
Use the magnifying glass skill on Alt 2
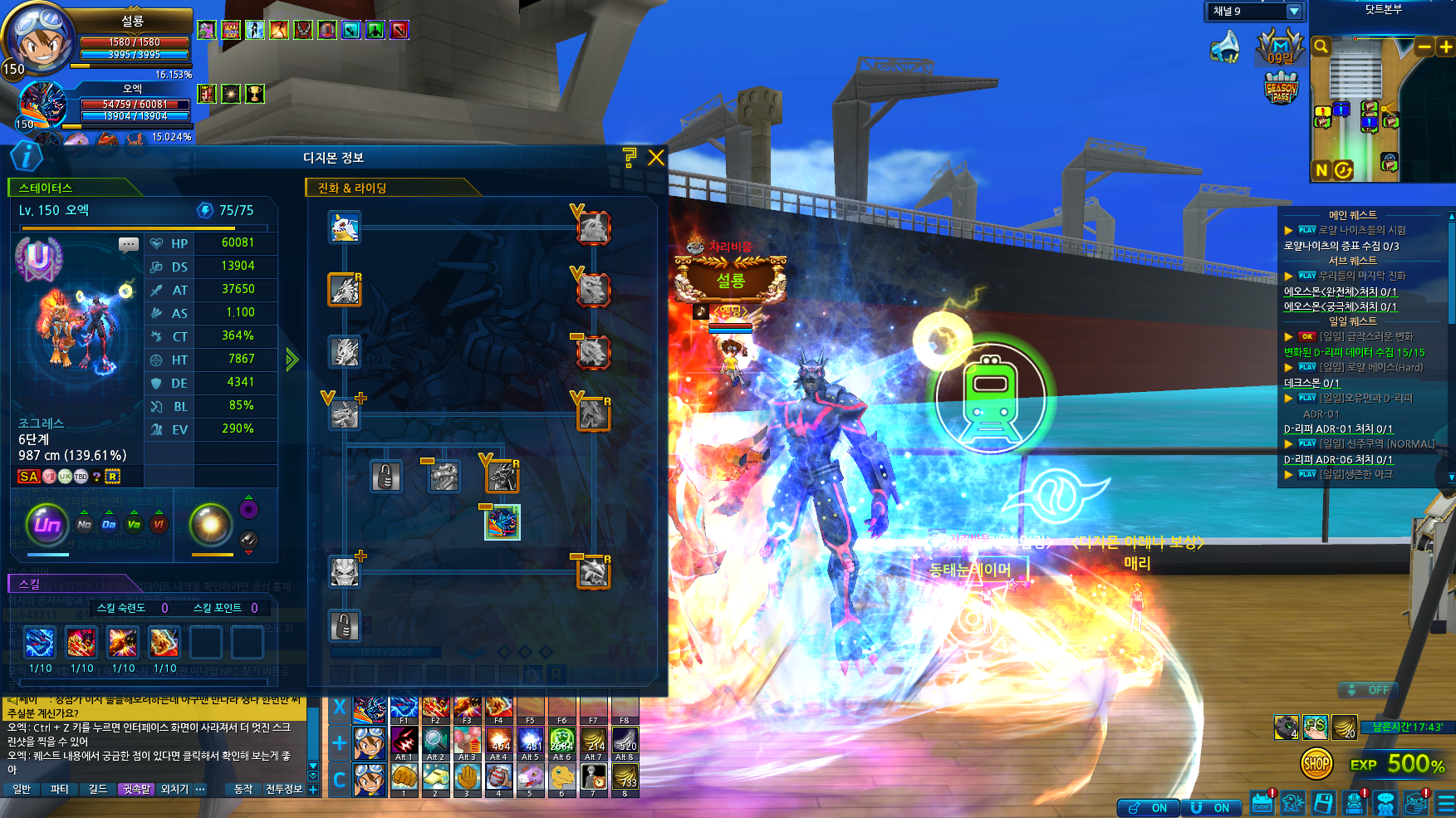point(435,741)
